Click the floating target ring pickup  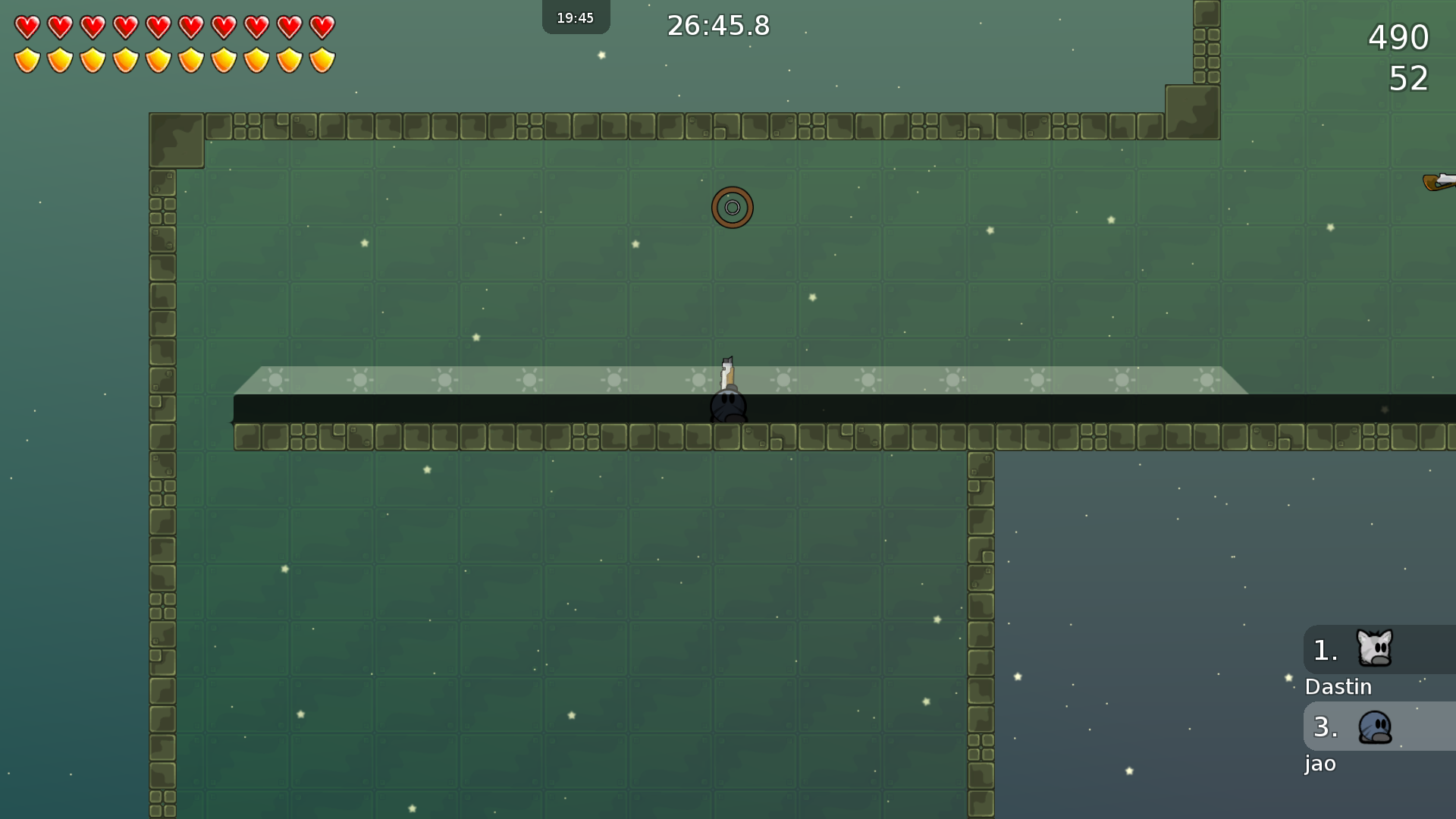pyautogui.click(x=732, y=207)
